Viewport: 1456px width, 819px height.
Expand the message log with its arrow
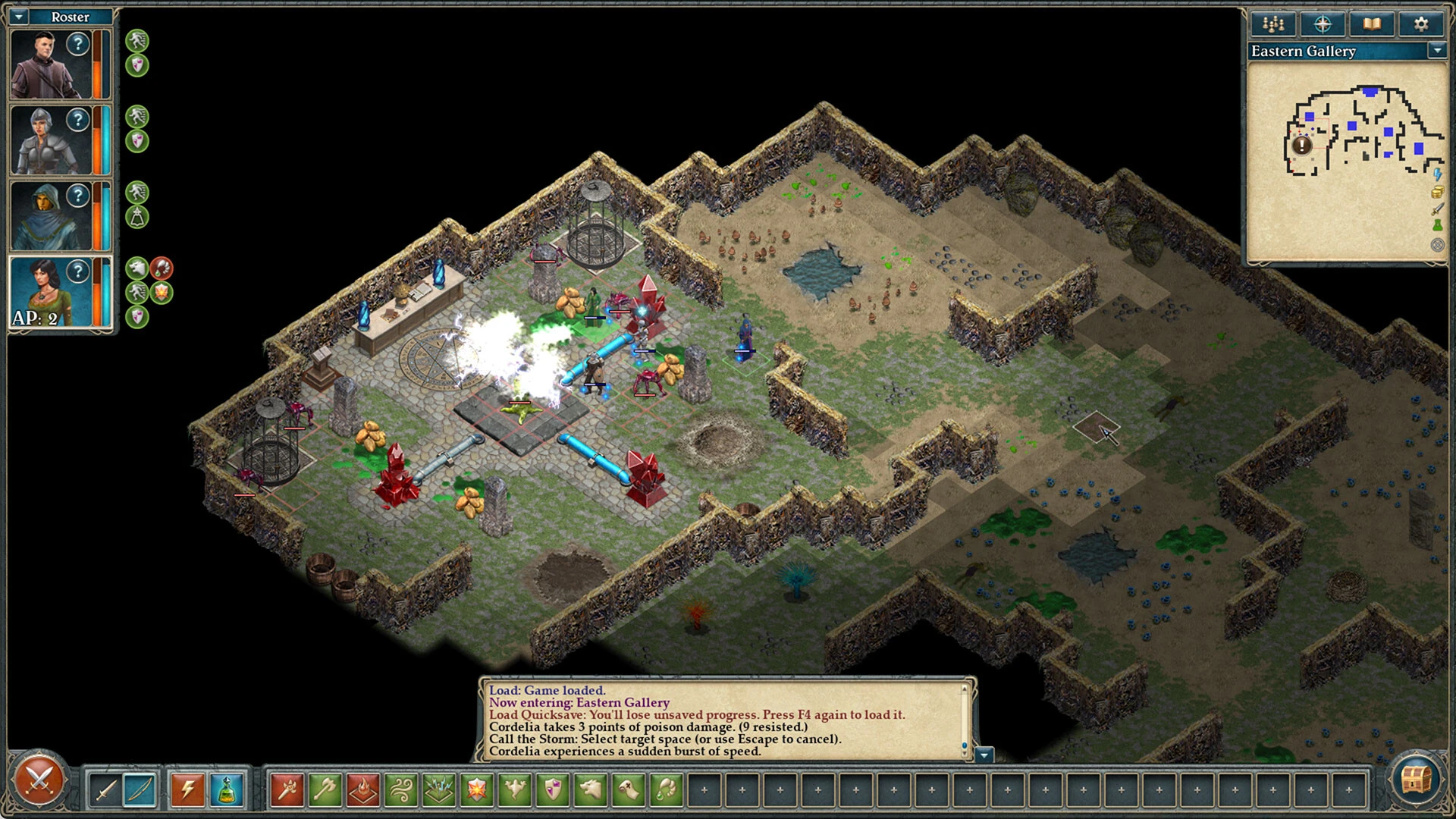pyautogui.click(x=984, y=756)
